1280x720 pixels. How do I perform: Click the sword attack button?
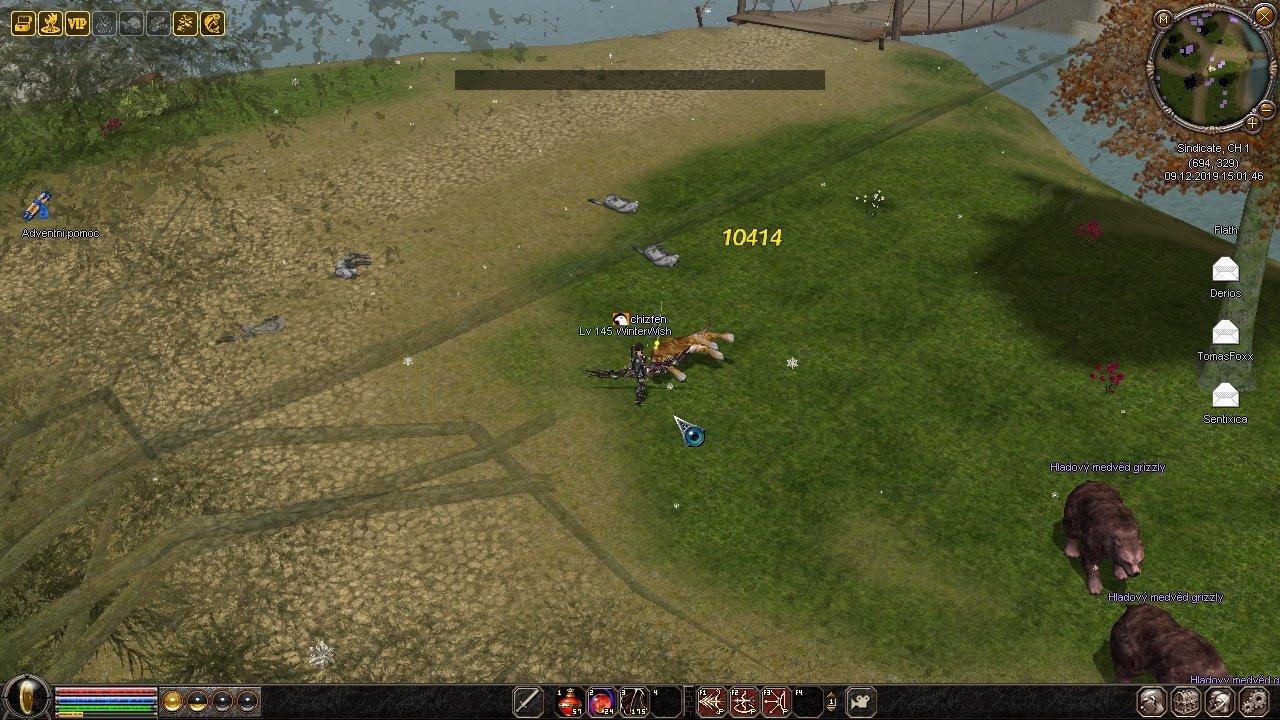527,702
